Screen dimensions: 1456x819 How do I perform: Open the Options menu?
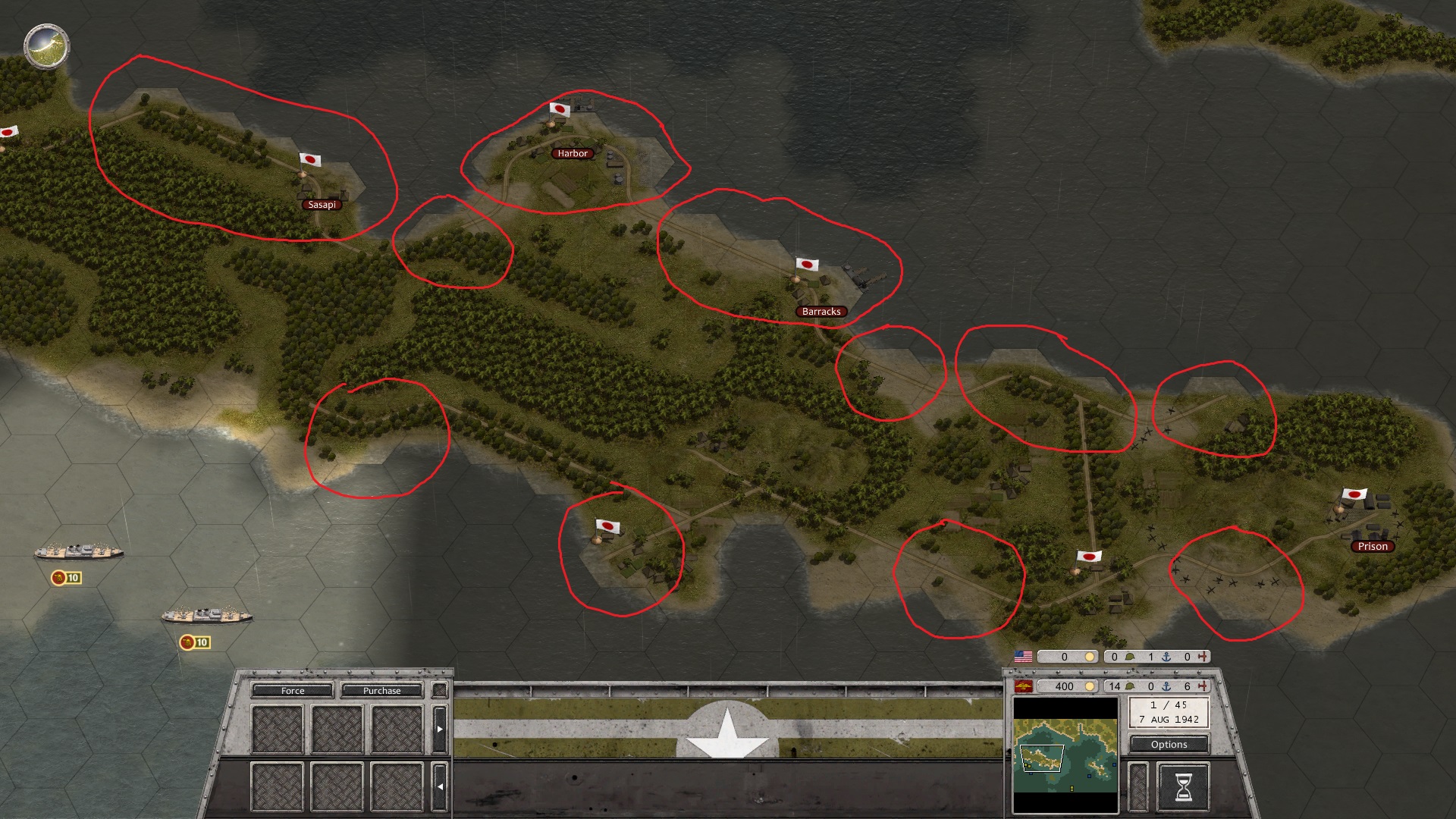(x=1169, y=745)
